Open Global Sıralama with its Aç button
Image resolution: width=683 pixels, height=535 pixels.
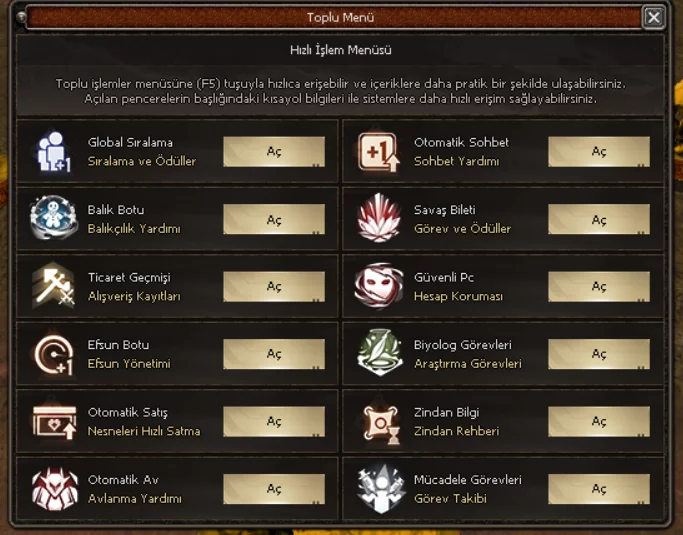274,152
